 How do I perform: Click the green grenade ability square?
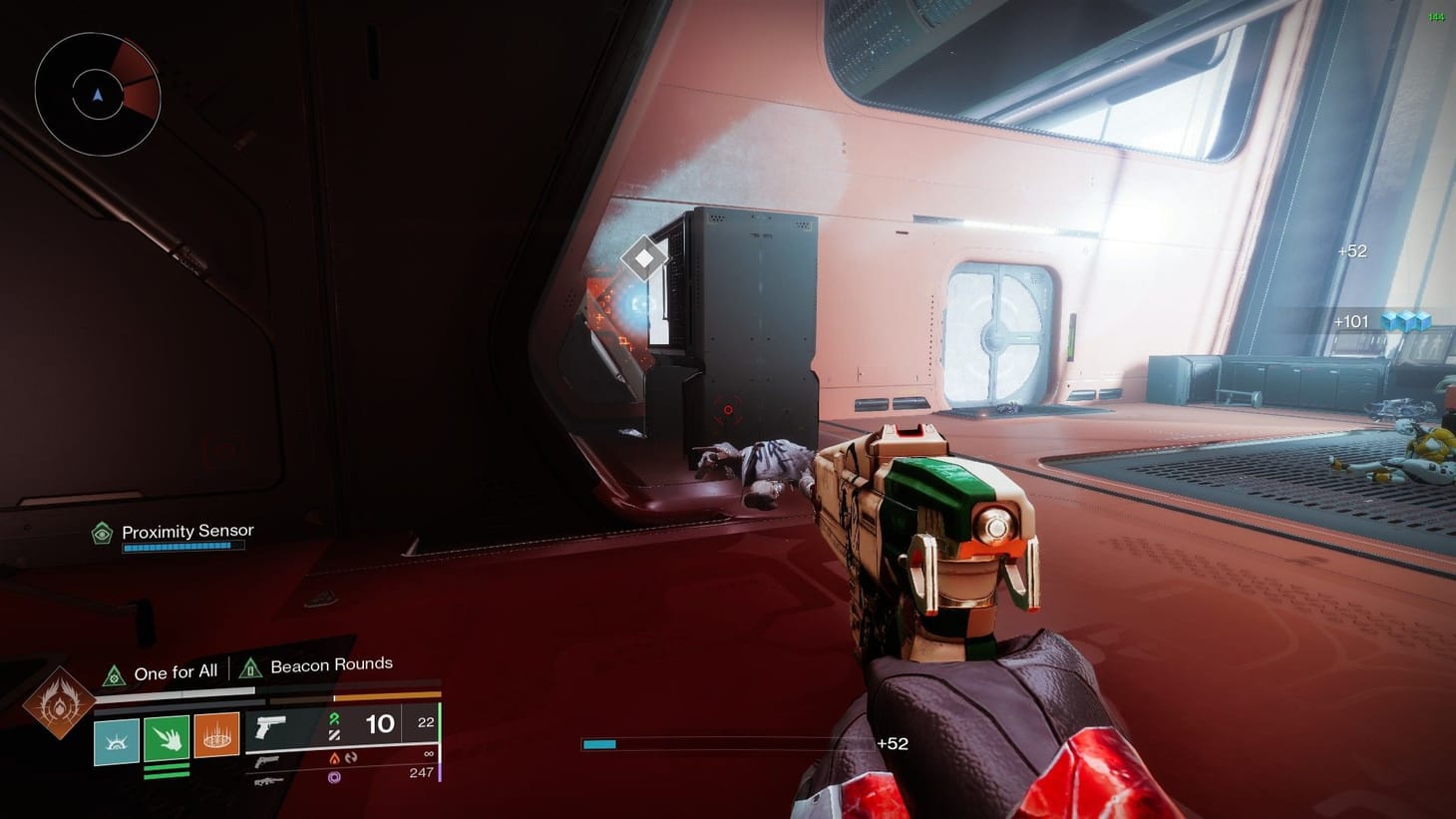[x=166, y=738]
